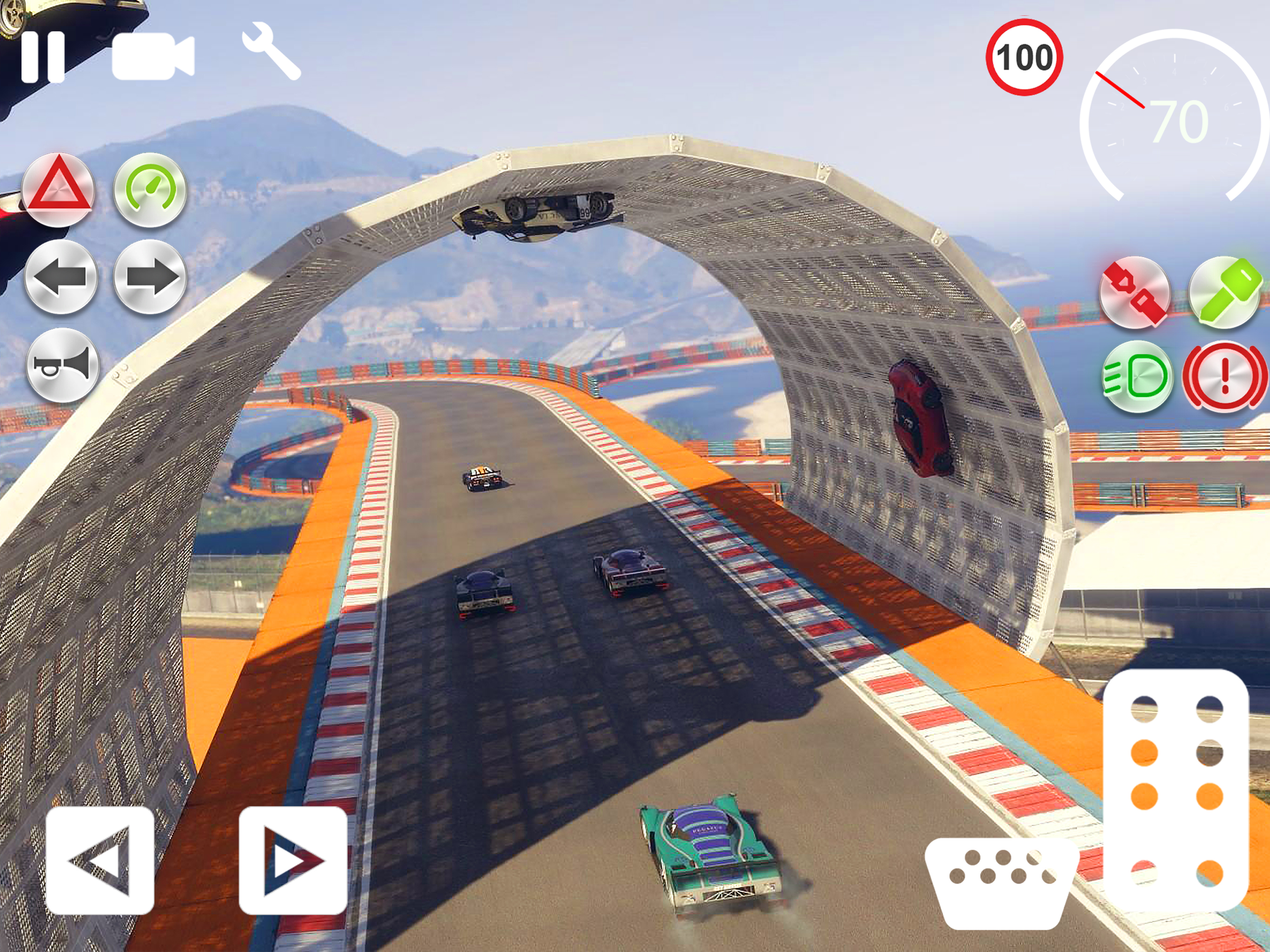Viewport: 1270px width, 952px height.
Task: Switch the camera view
Action: pos(153,56)
